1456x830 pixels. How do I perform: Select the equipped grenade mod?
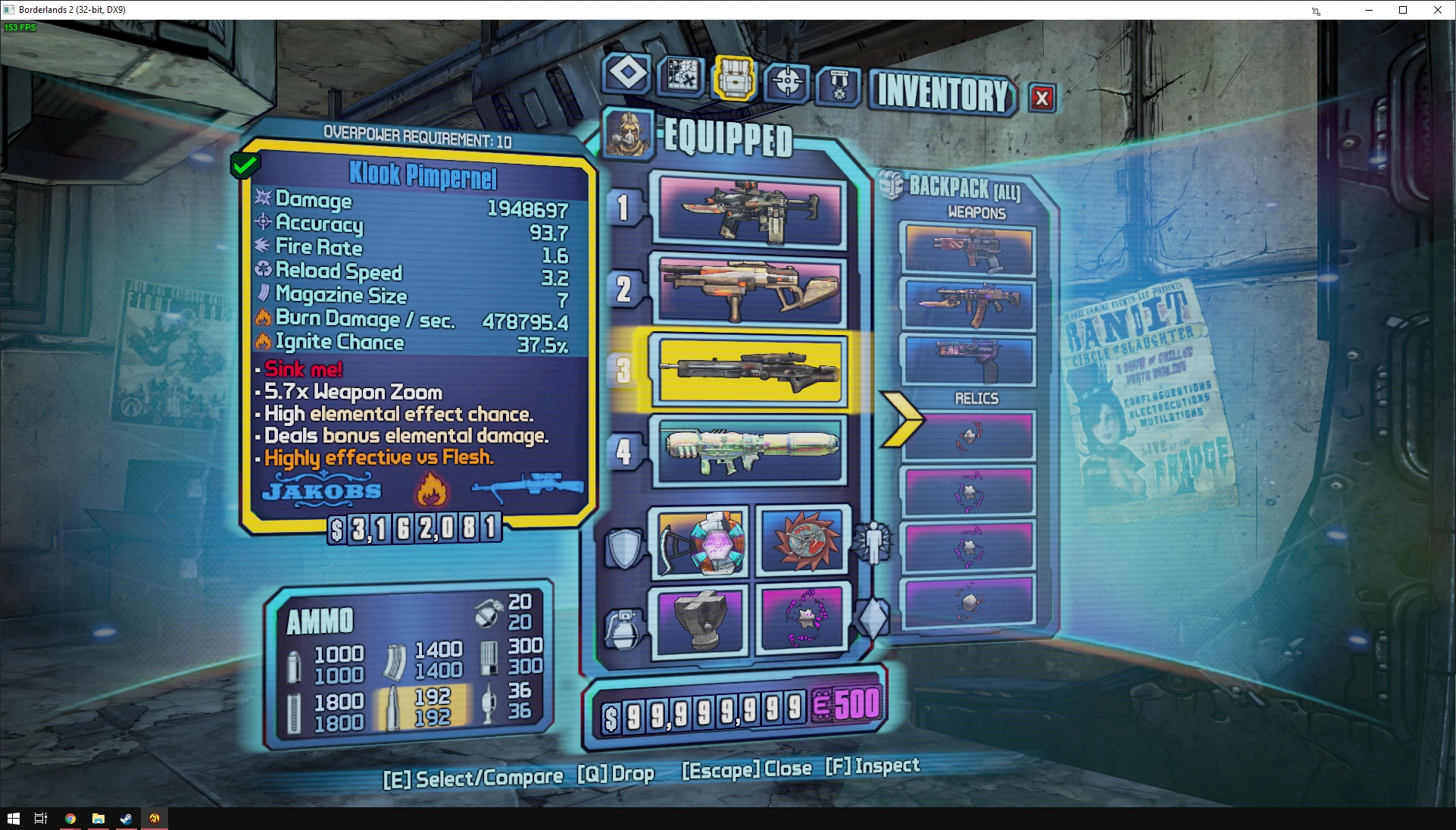[701, 618]
